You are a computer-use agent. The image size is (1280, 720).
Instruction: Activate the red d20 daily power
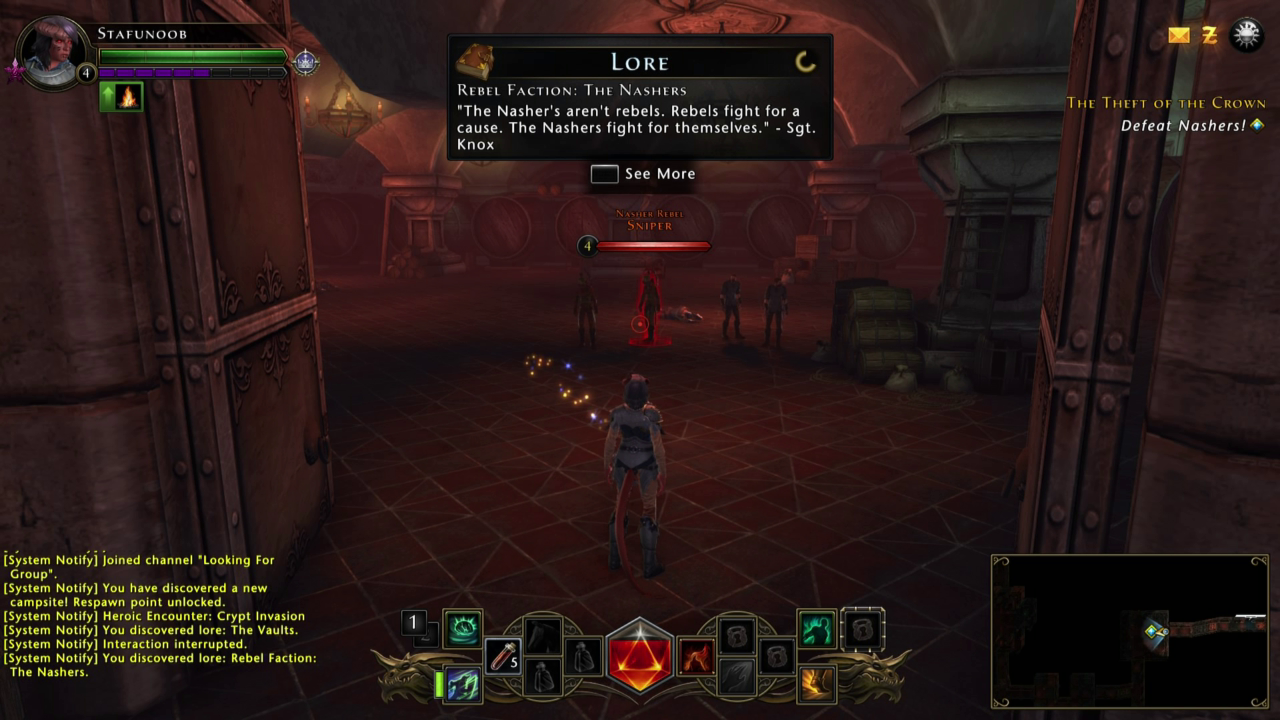tap(640, 657)
